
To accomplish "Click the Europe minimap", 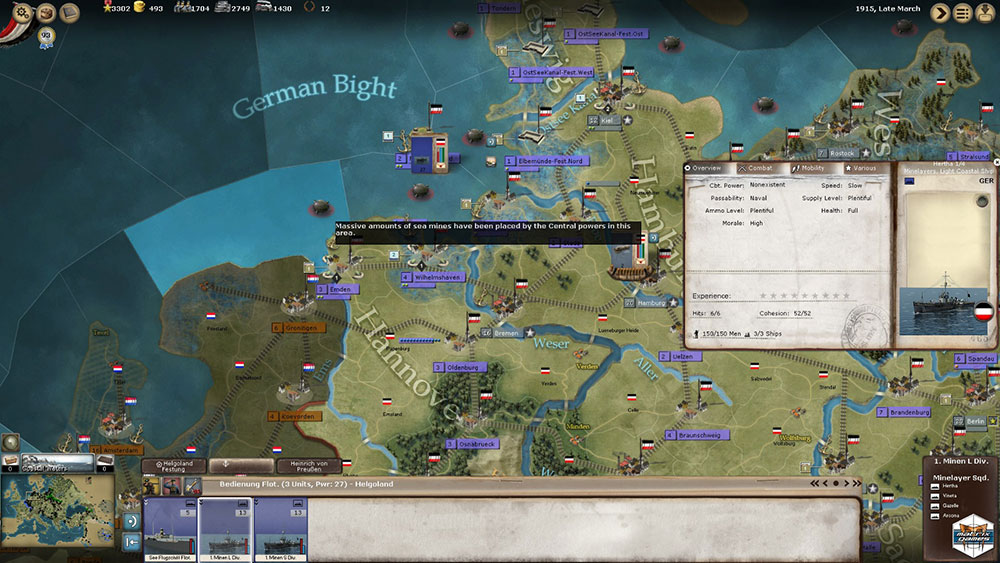I will tap(58, 517).
